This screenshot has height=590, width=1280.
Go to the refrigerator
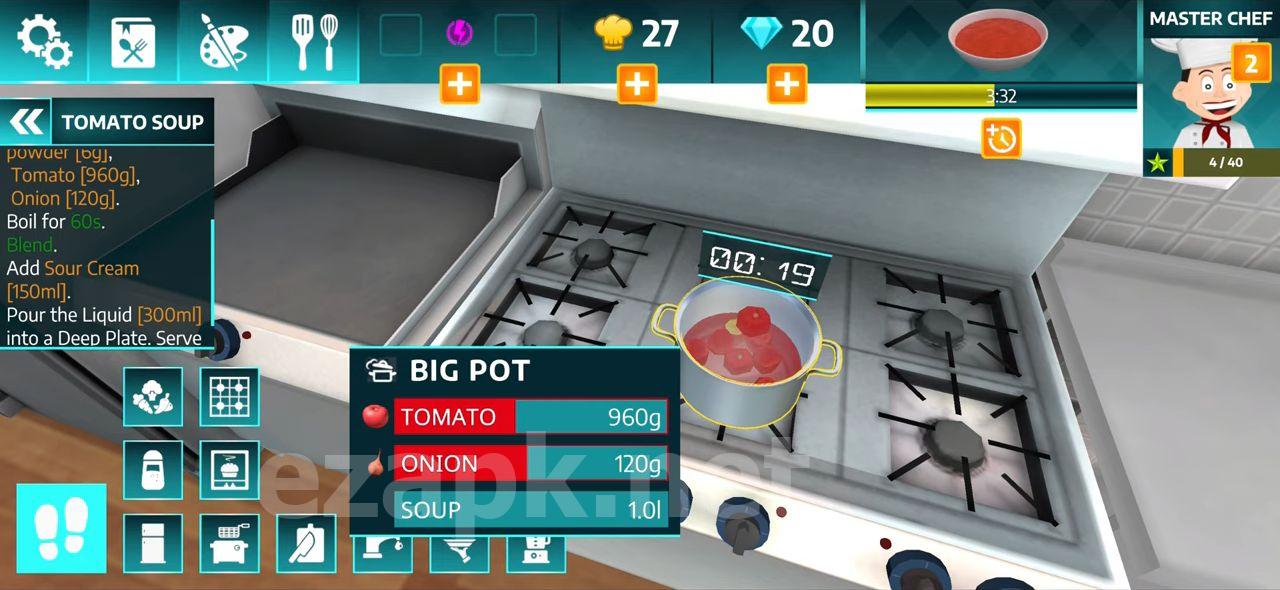pyautogui.click(x=153, y=543)
